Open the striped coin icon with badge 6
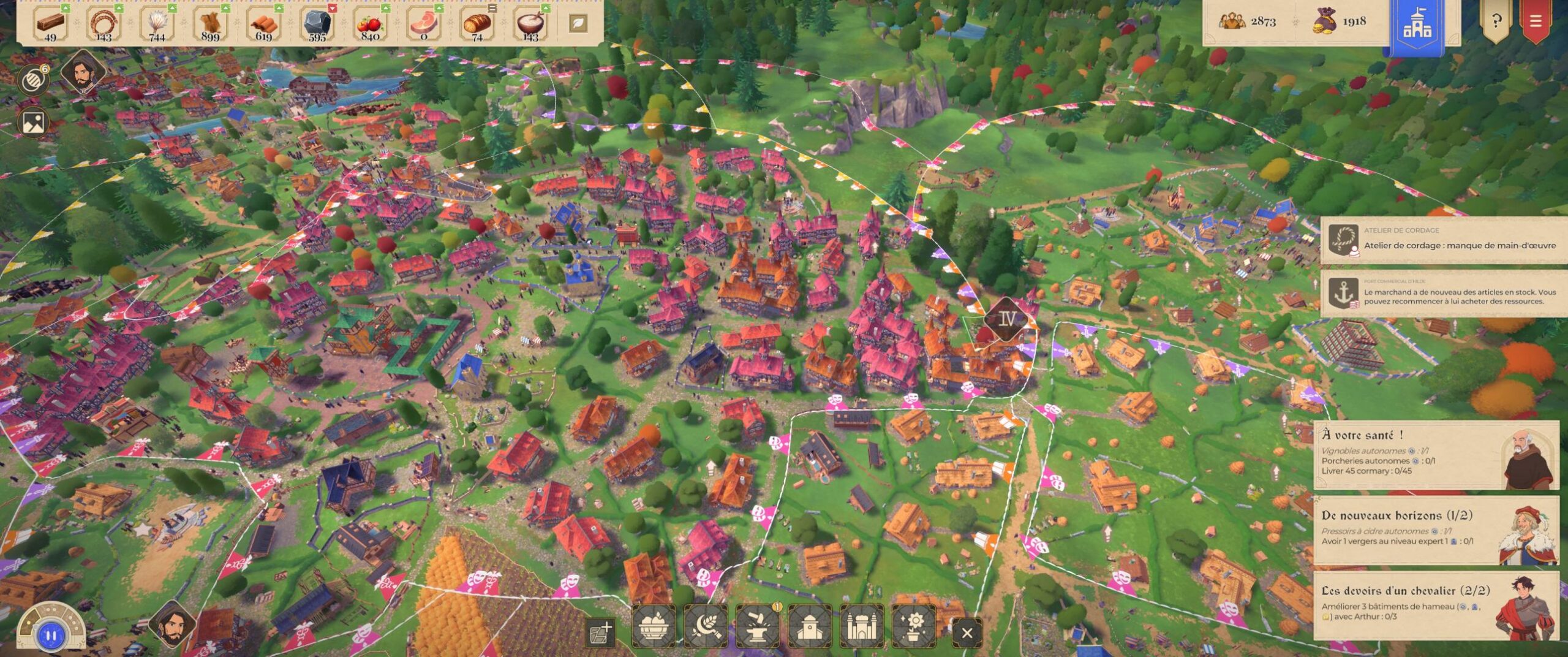The height and width of the screenshot is (657, 1568). (32, 80)
